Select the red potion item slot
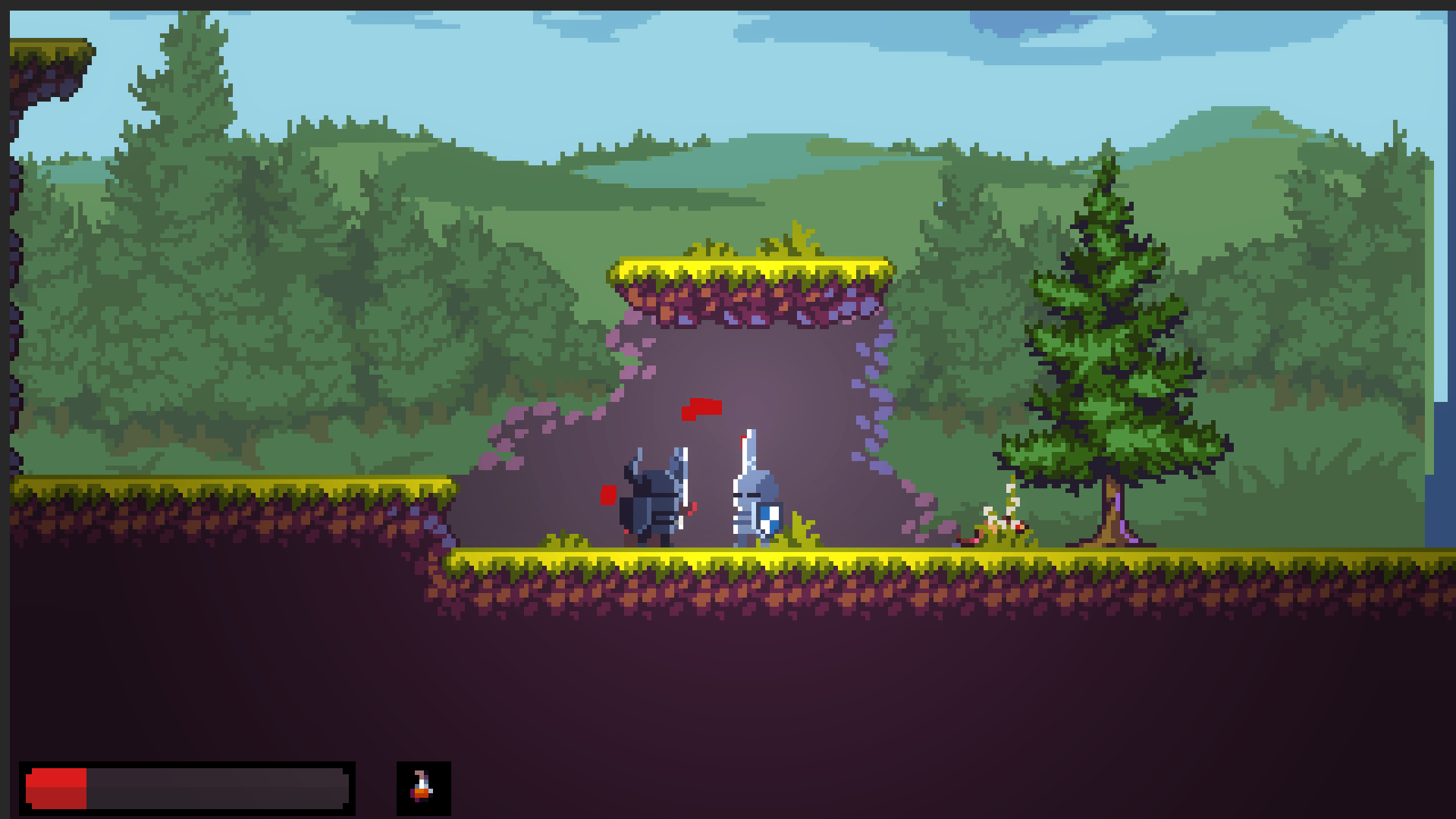The image size is (1456, 819). pyautogui.click(x=423, y=788)
